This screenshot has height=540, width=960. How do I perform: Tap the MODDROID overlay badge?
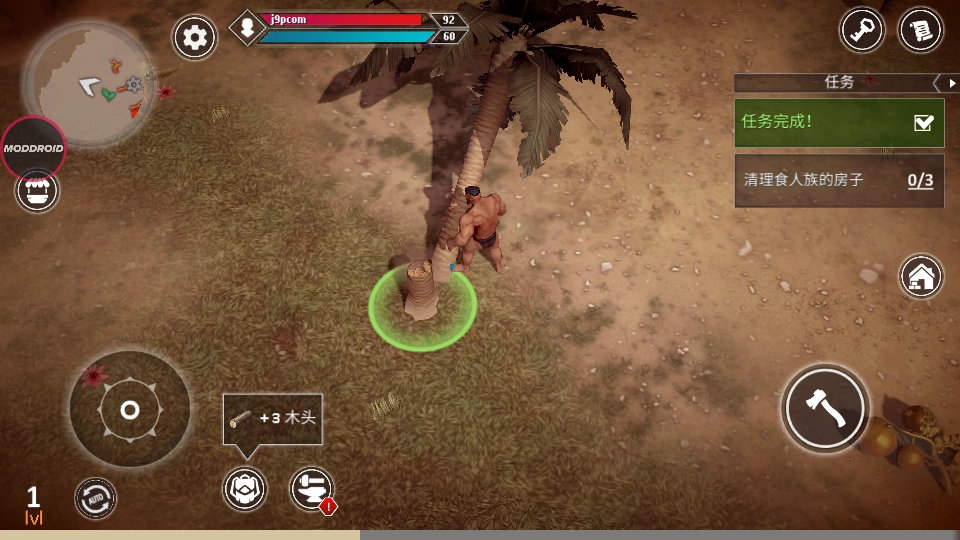[33, 148]
